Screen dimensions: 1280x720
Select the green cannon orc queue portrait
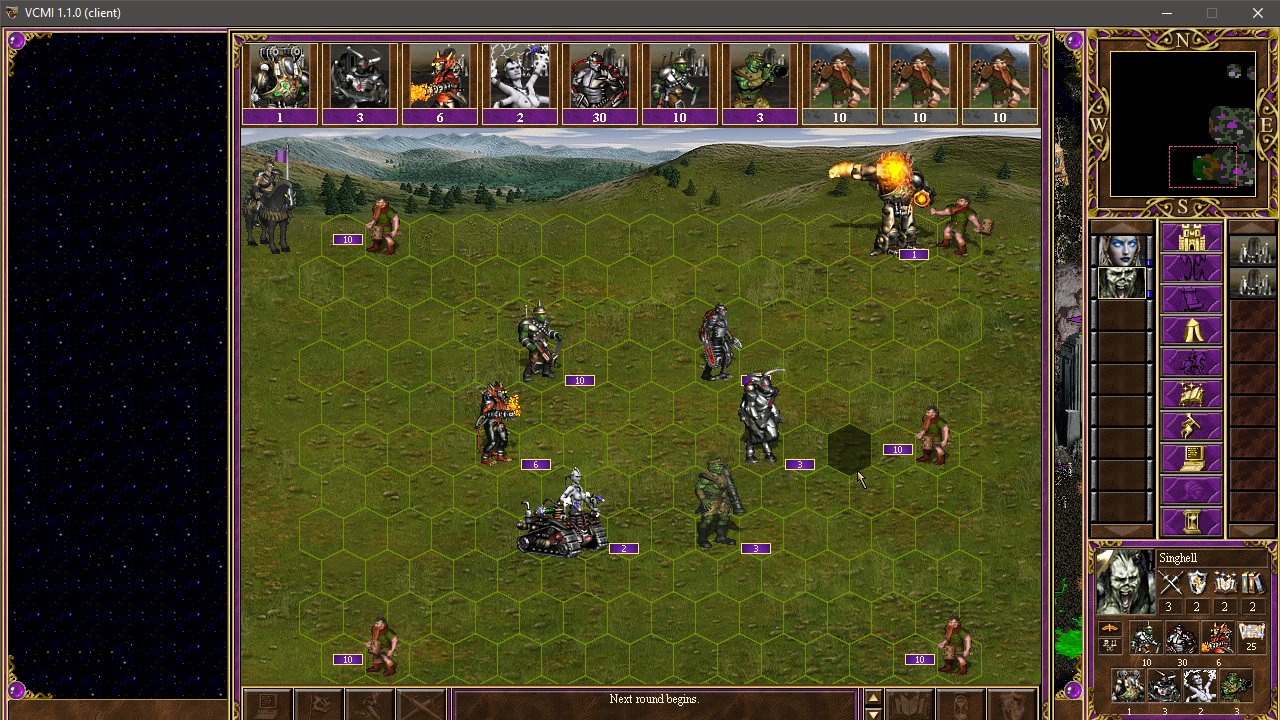click(760, 76)
